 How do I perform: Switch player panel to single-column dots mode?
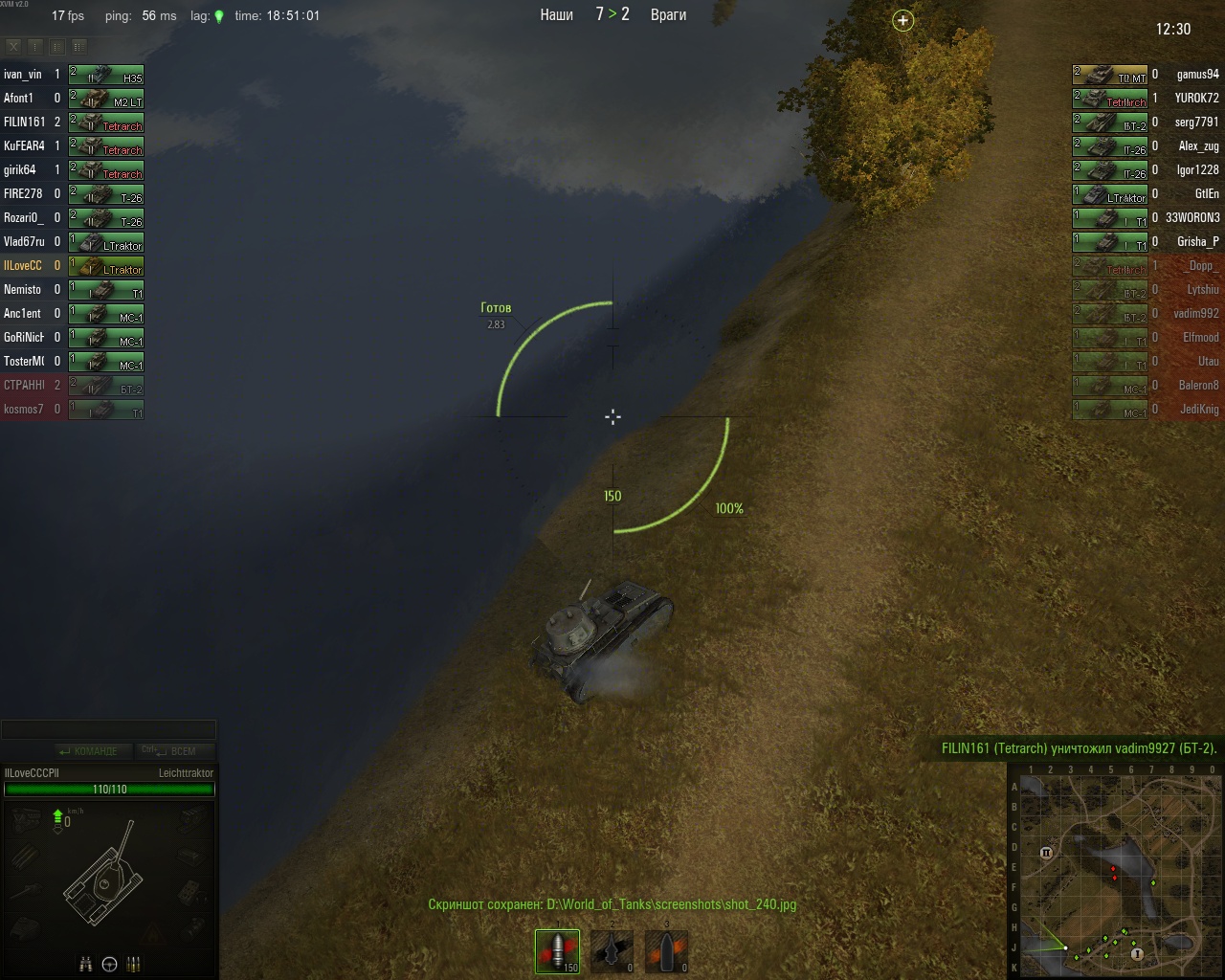tap(35, 46)
